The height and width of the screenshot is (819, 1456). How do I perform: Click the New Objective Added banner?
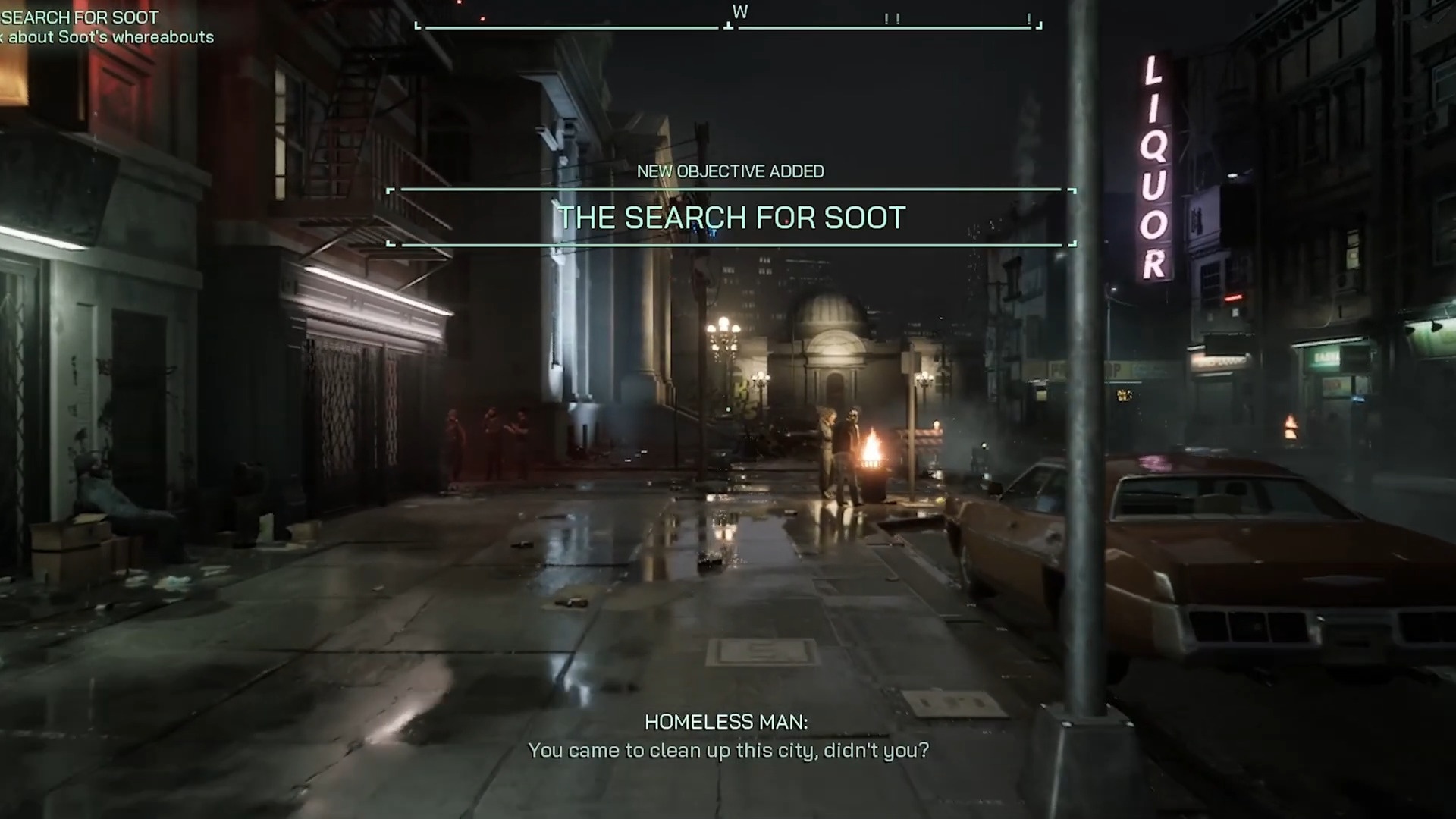(731, 217)
